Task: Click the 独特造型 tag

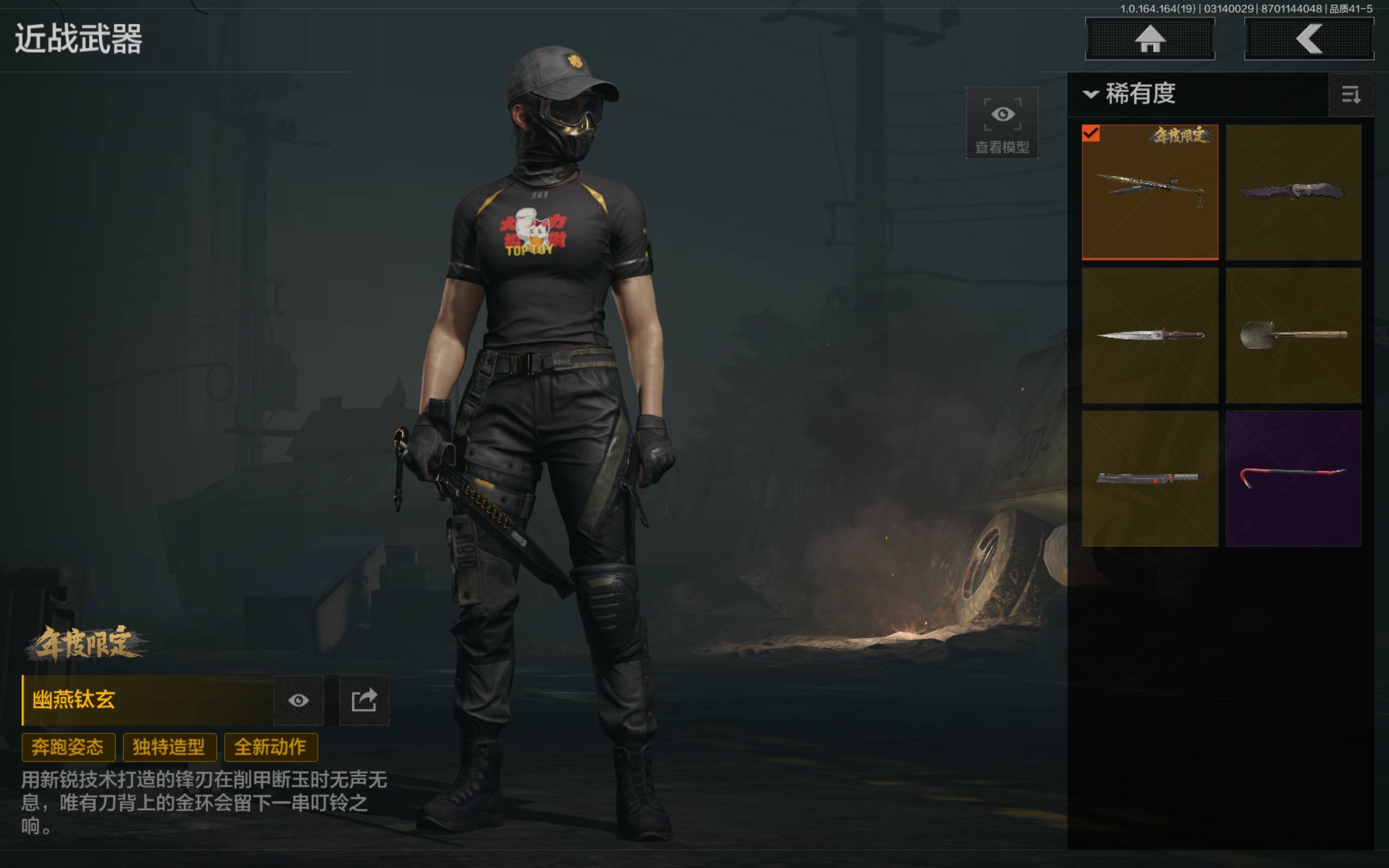Action: [169, 747]
